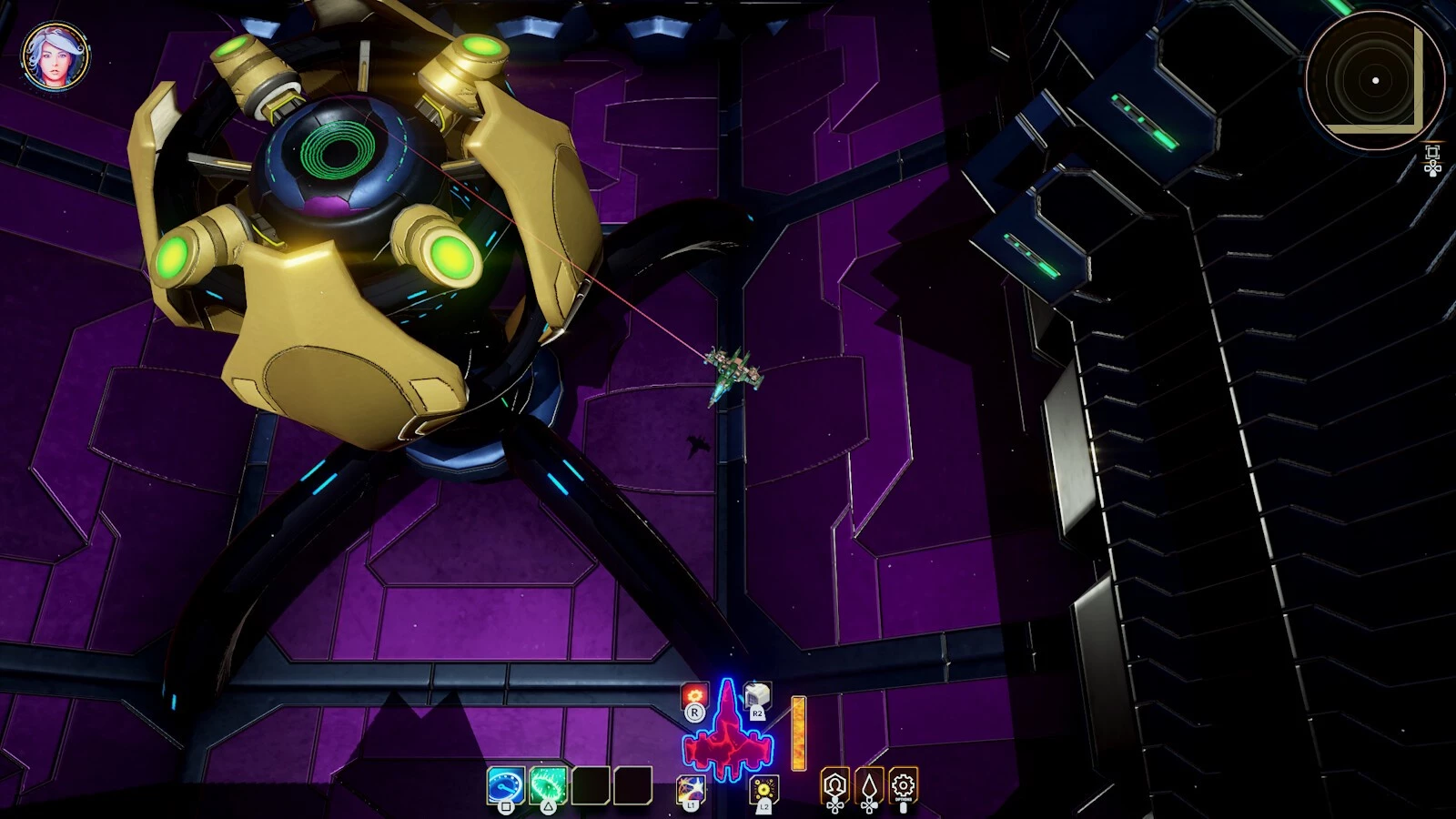The height and width of the screenshot is (819, 1456).
Task: Open the pilot character hexagon menu icon
Action: coord(834,785)
